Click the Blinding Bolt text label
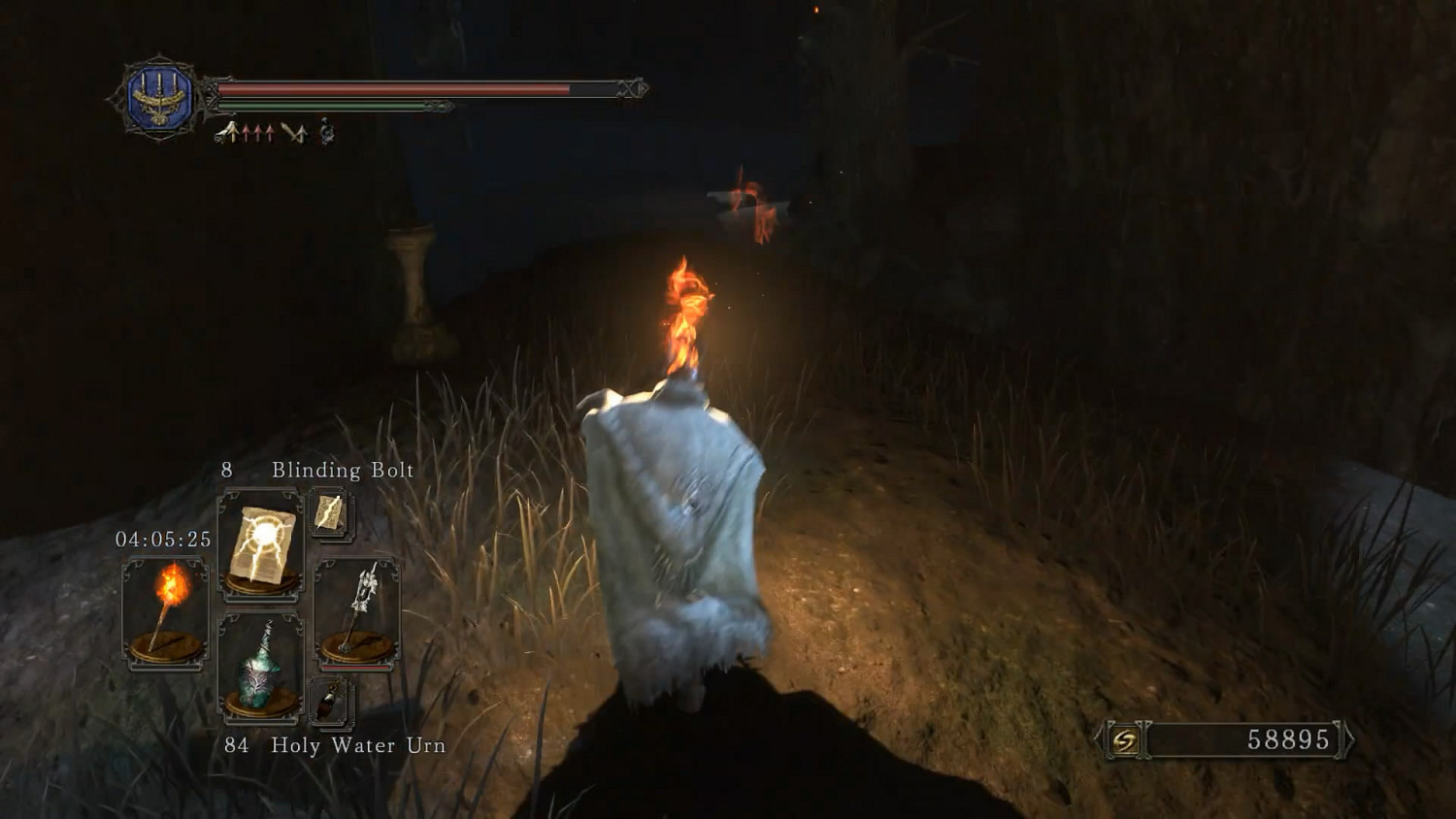This screenshot has width=1456, height=819. [x=342, y=470]
